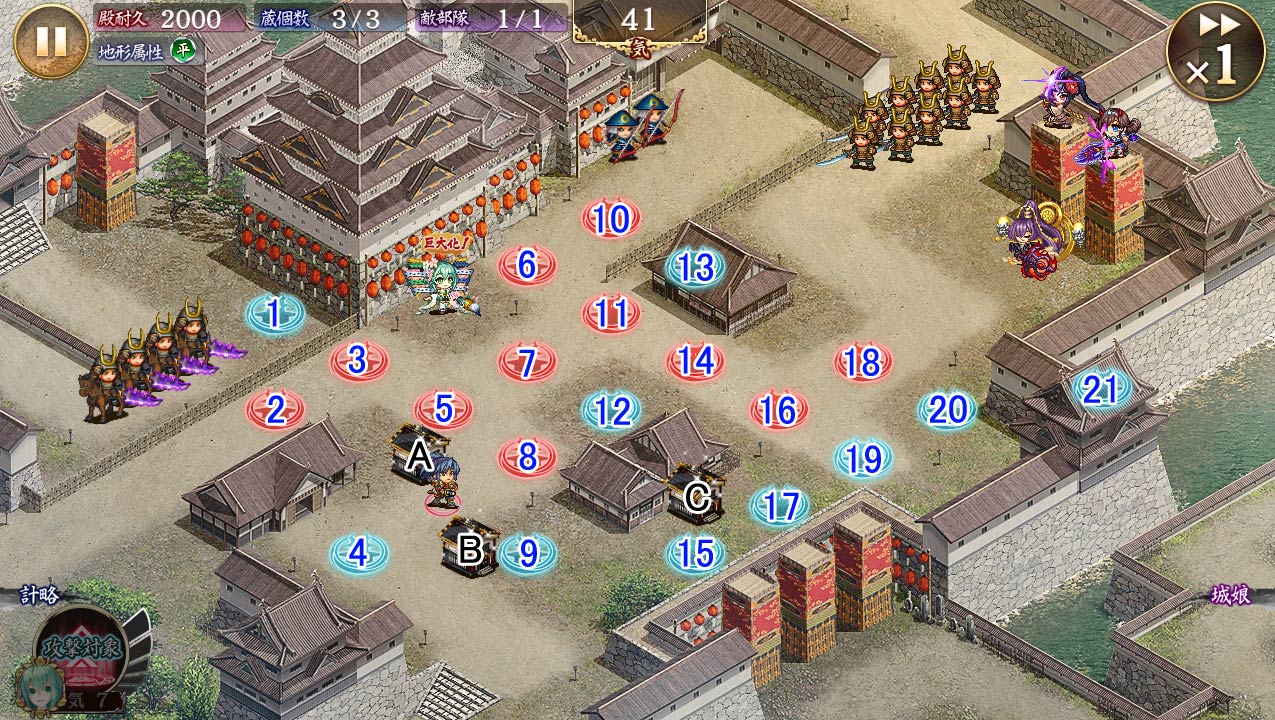Pick blue placement tile number 12
This screenshot has width=1275, height=720.
611,410
